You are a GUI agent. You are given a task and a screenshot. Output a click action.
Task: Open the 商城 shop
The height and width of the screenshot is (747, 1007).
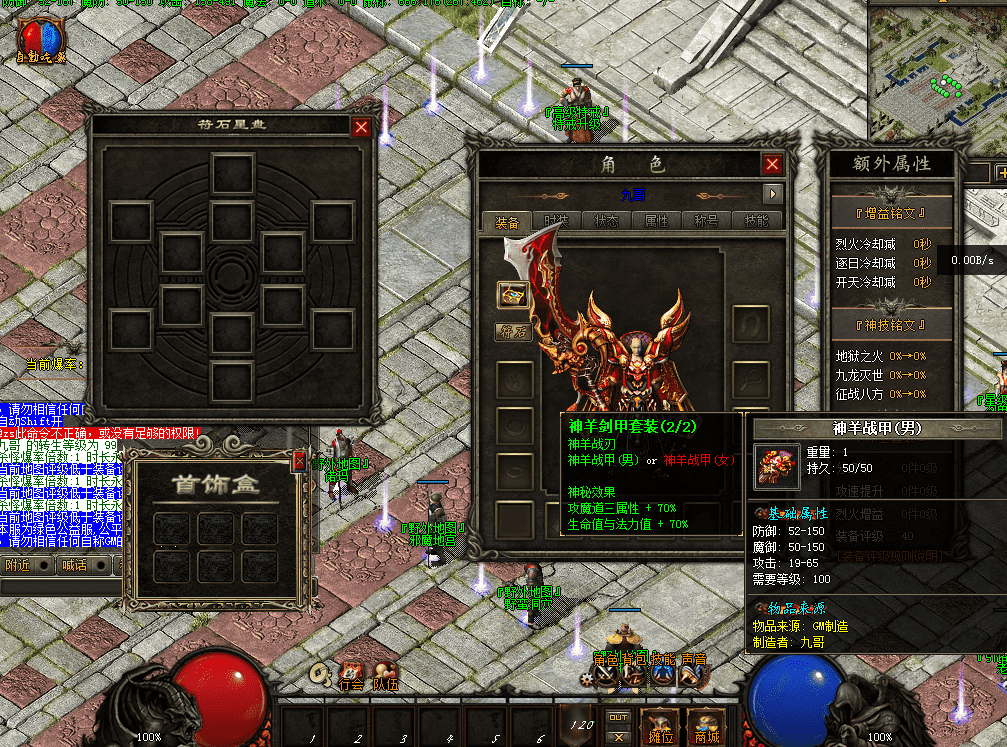707,726
